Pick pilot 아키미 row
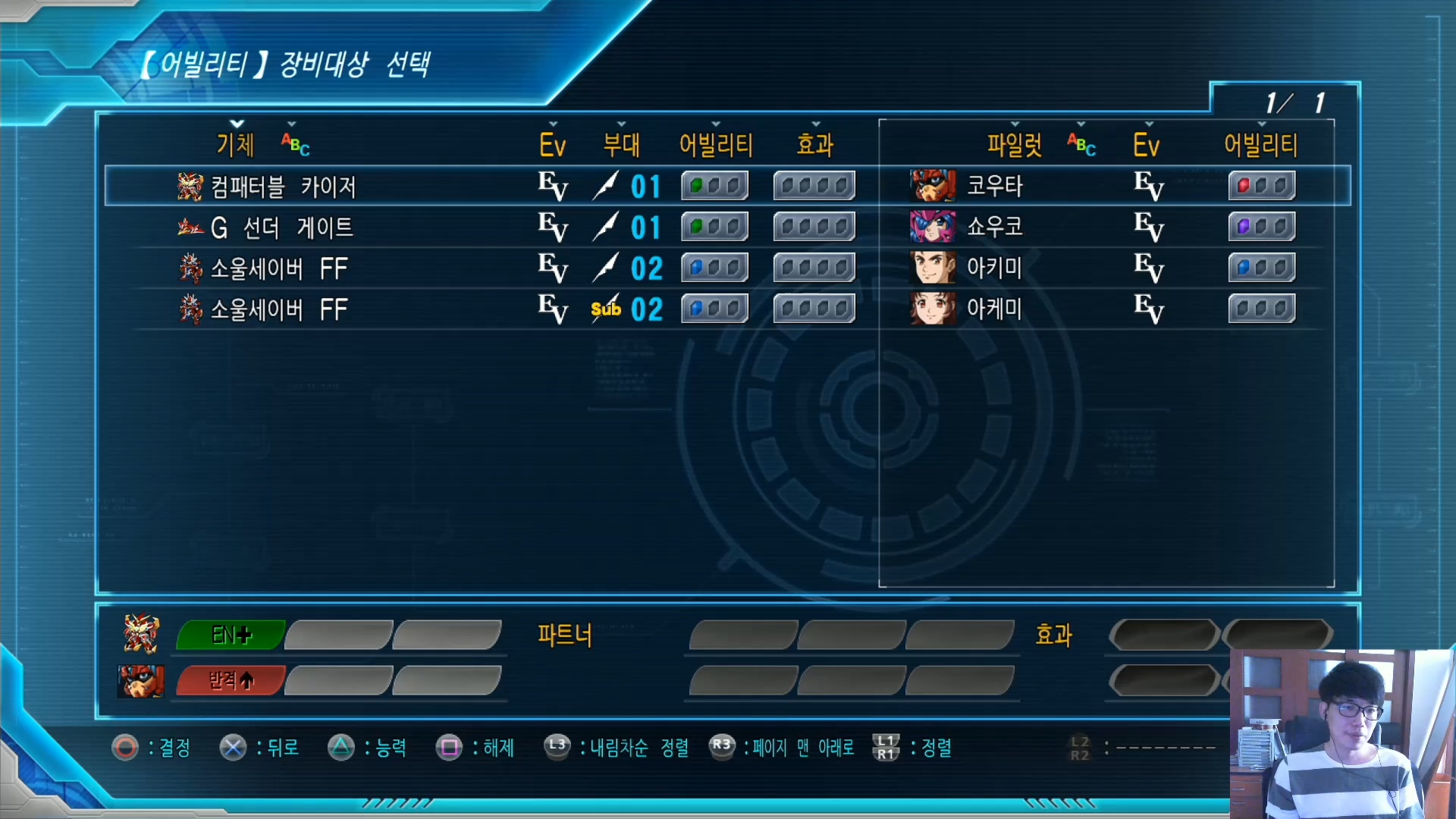 [x=994, y=268]
